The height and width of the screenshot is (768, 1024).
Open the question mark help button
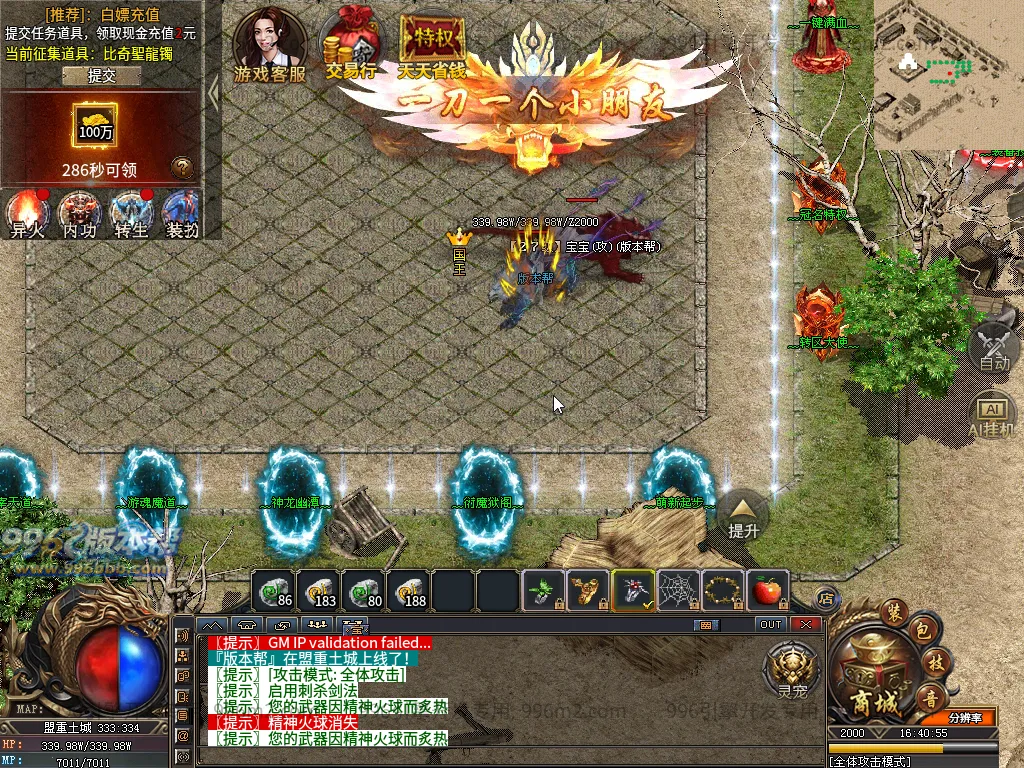(x=181, y=167)
